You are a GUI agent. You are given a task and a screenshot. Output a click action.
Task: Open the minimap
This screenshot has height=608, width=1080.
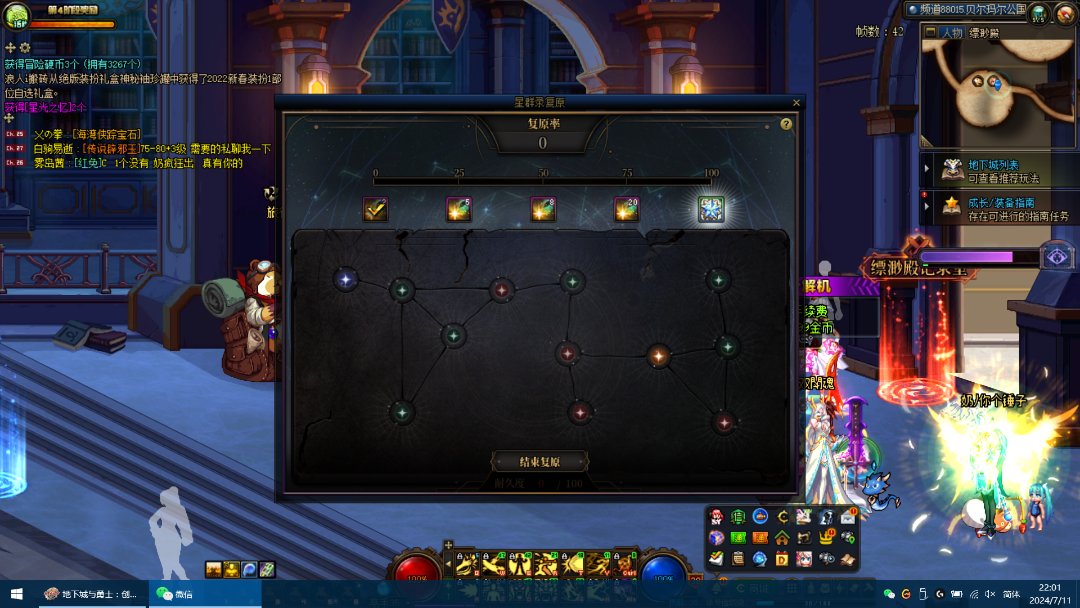click(x=998, y=92)
